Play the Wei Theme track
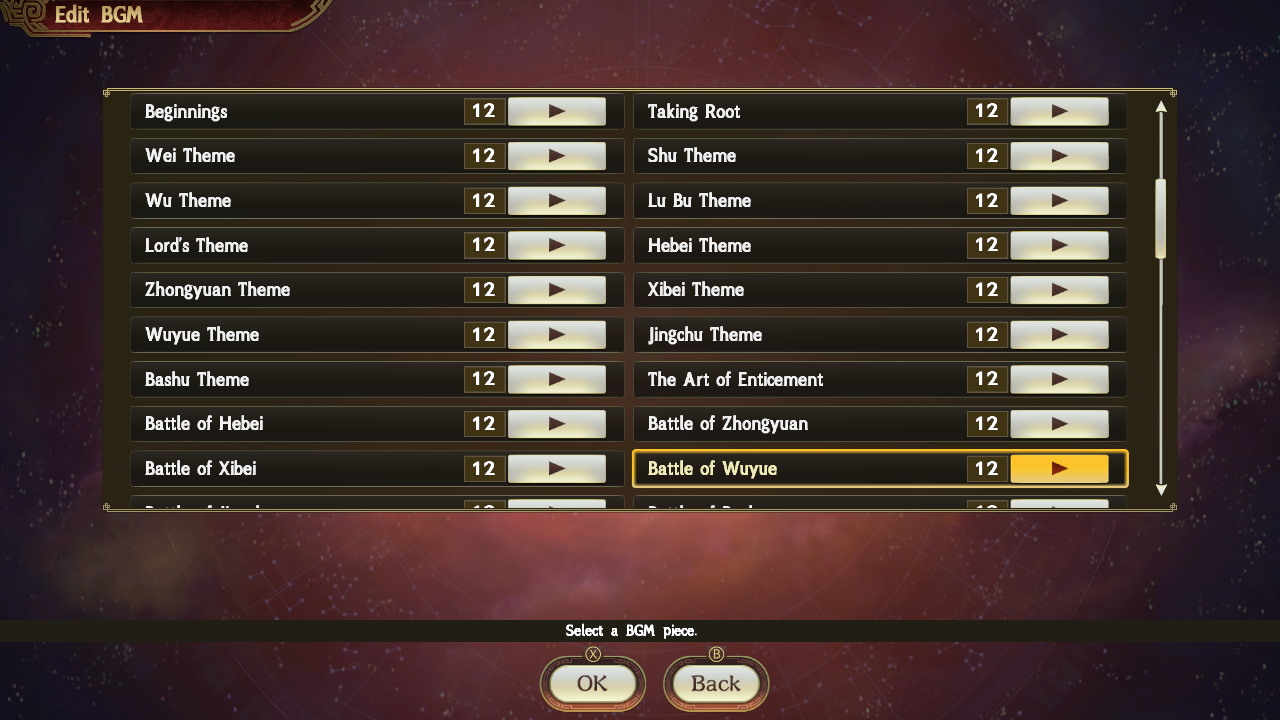This screenshot has height=720, width=1280. pyautogui.click(x=557, y=156)
